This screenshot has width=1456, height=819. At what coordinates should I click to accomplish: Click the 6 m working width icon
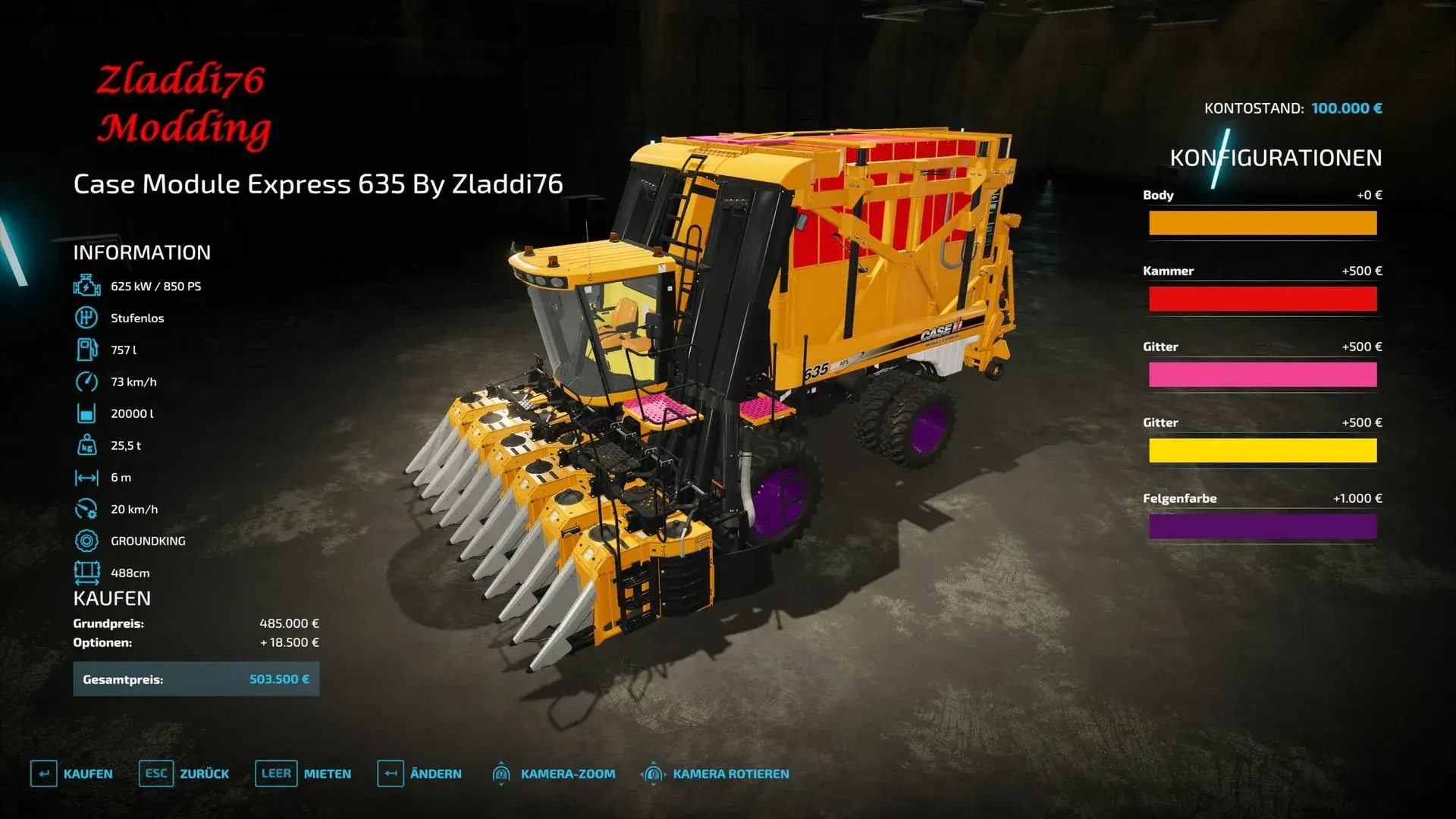(87, 477)
